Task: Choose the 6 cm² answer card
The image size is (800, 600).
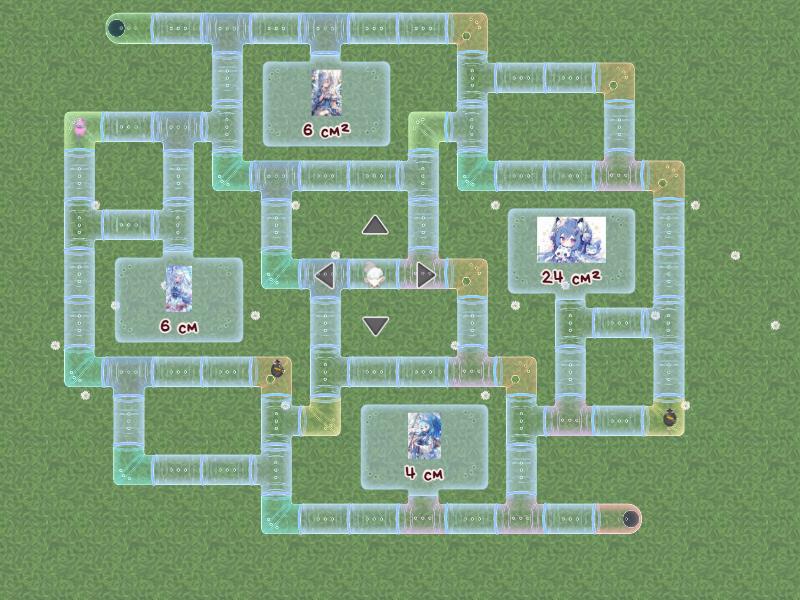Action: (x=326, y=104)
